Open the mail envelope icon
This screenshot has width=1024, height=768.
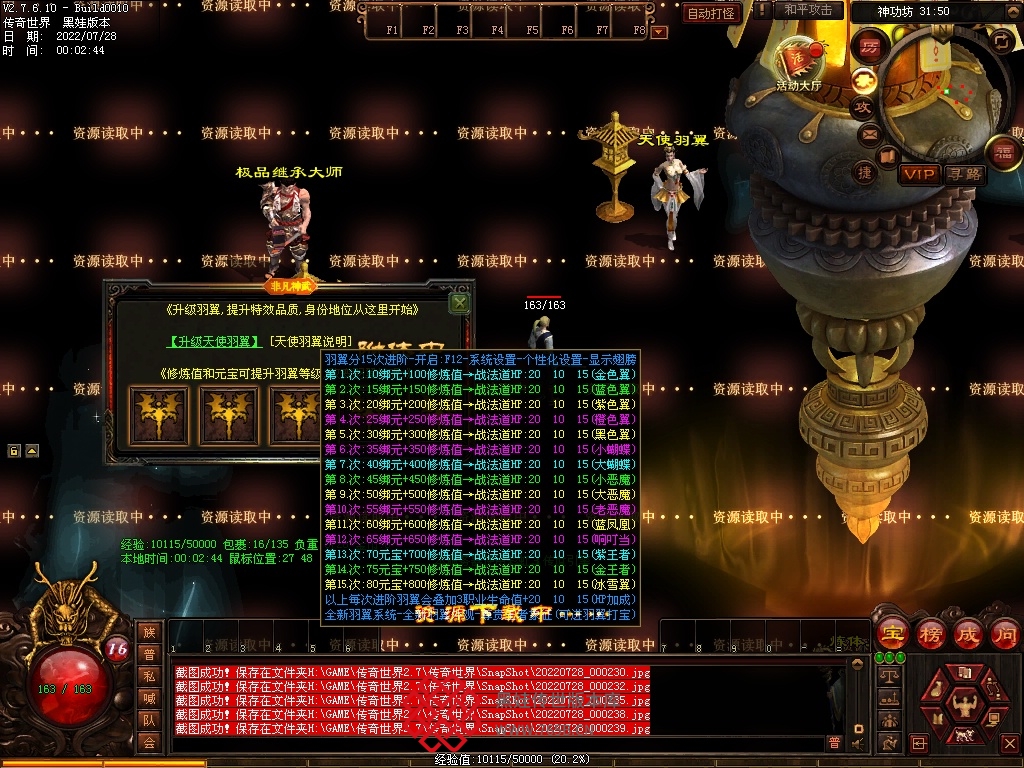point(868,133)
